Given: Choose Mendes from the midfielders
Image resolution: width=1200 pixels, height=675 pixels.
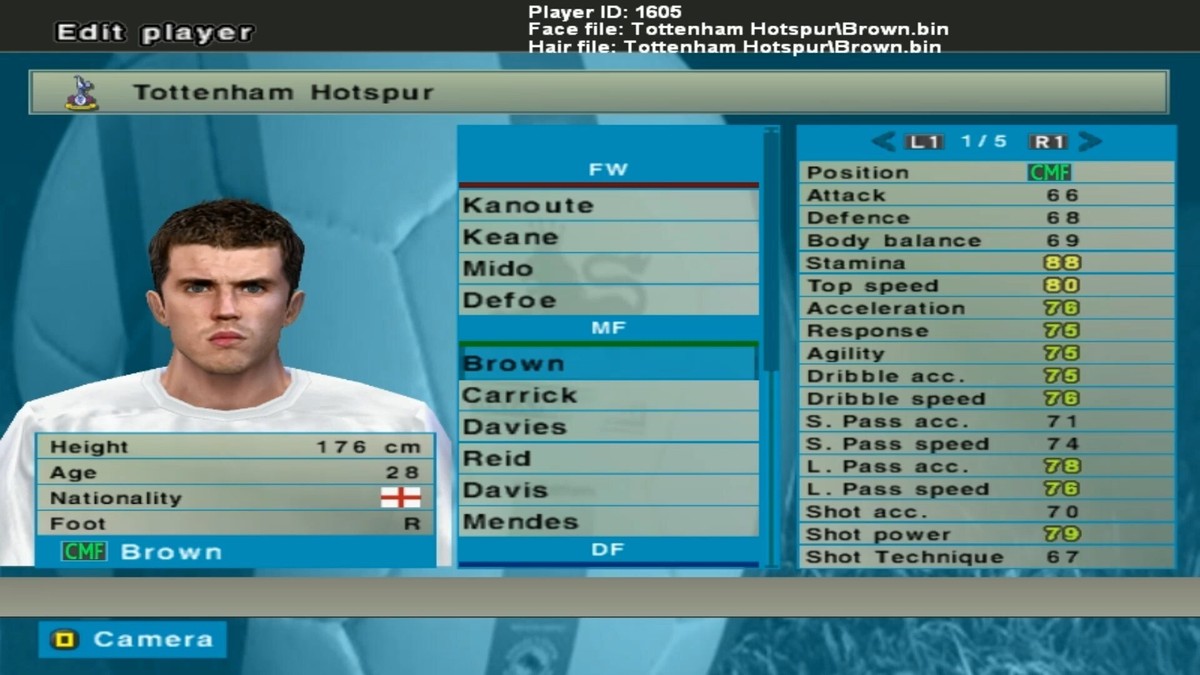Looking at the screenshot, I should [x=608, y=522].
